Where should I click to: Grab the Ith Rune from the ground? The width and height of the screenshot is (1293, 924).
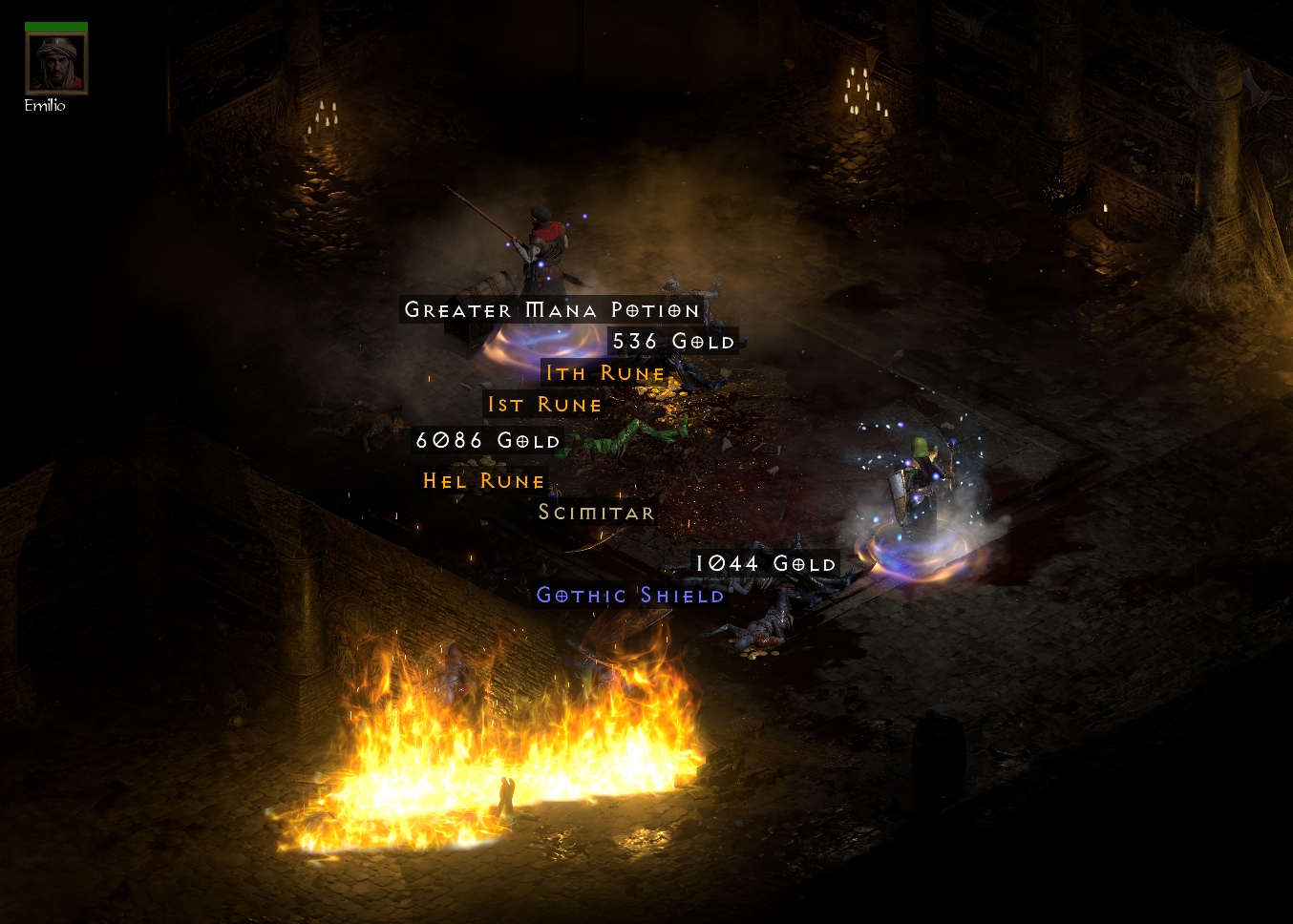[x=603, y=373]
